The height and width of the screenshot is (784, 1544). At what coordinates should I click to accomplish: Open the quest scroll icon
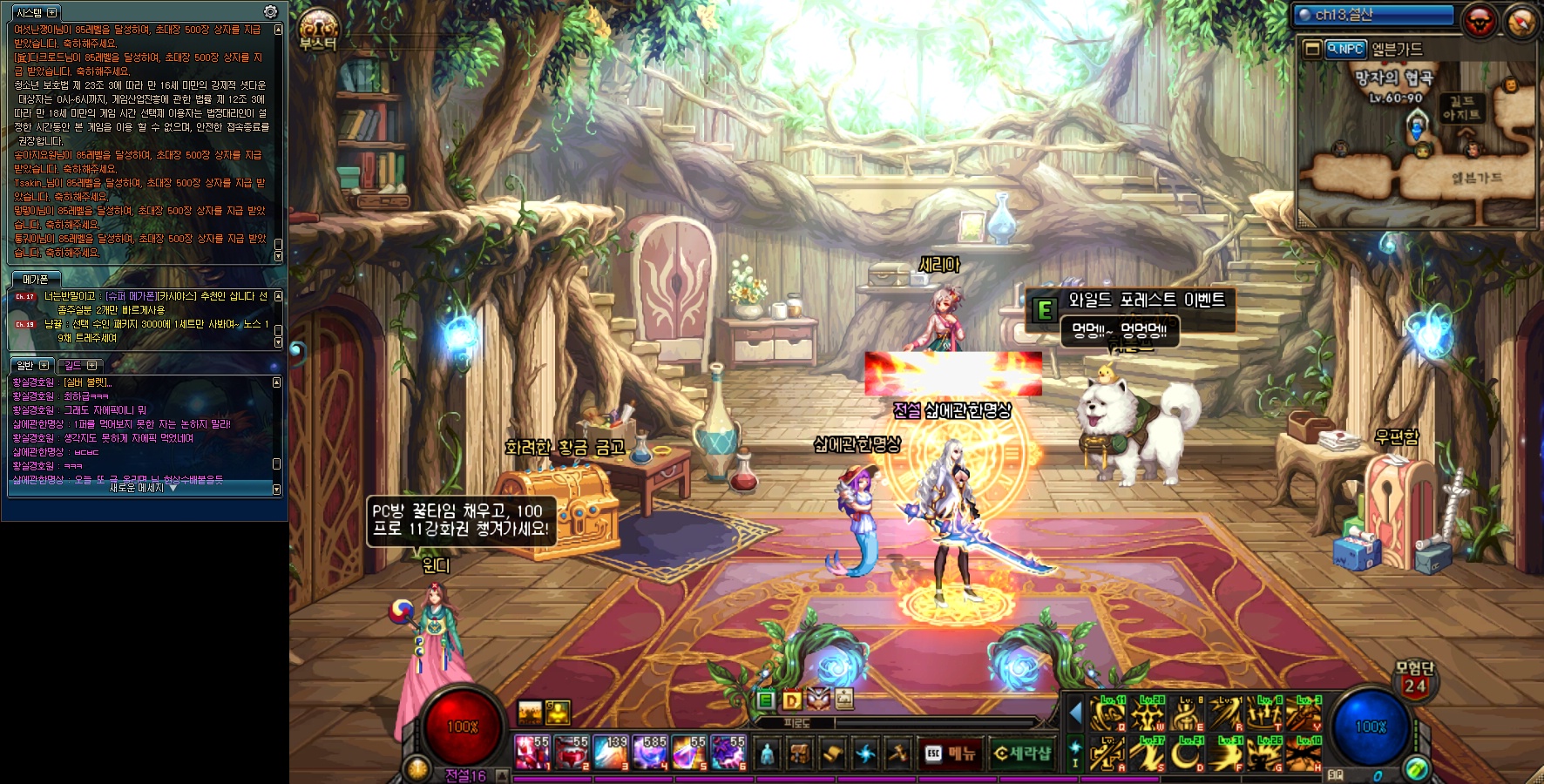coord(832,754)
